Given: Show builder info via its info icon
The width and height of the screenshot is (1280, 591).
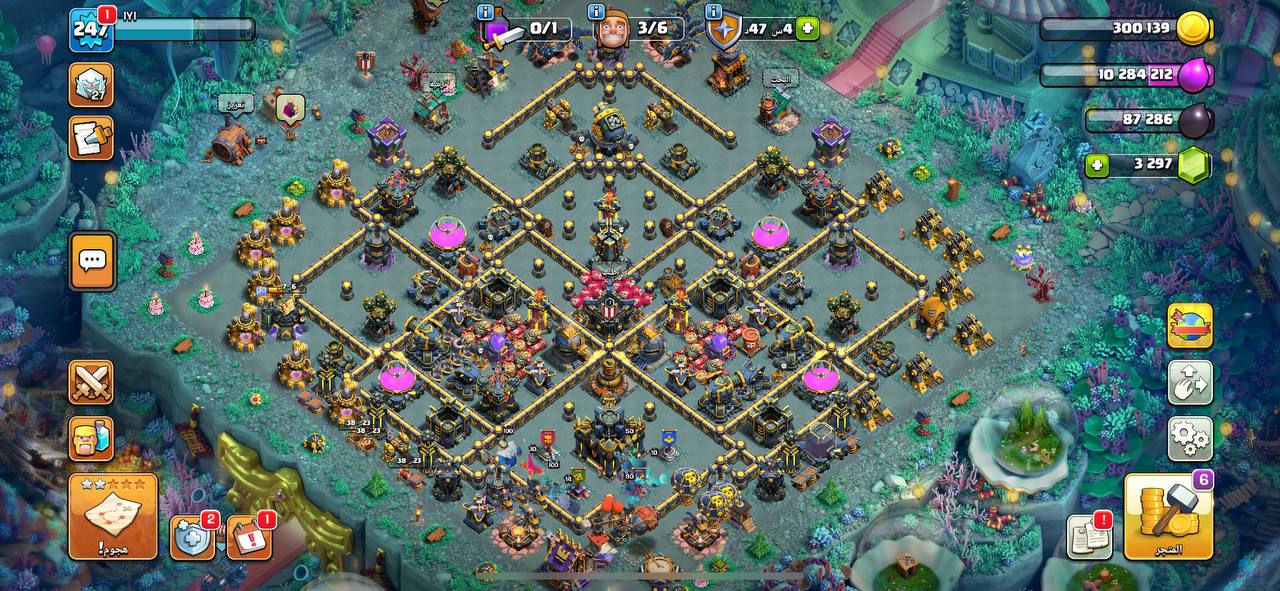Looking at the screenshot, I should click(597, 12).
